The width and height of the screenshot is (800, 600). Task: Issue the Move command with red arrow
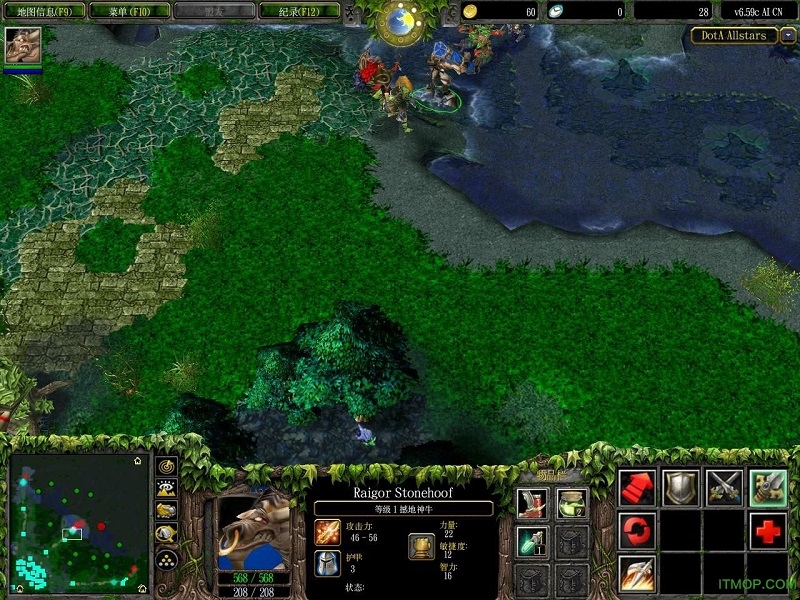(x=637, y=487)
